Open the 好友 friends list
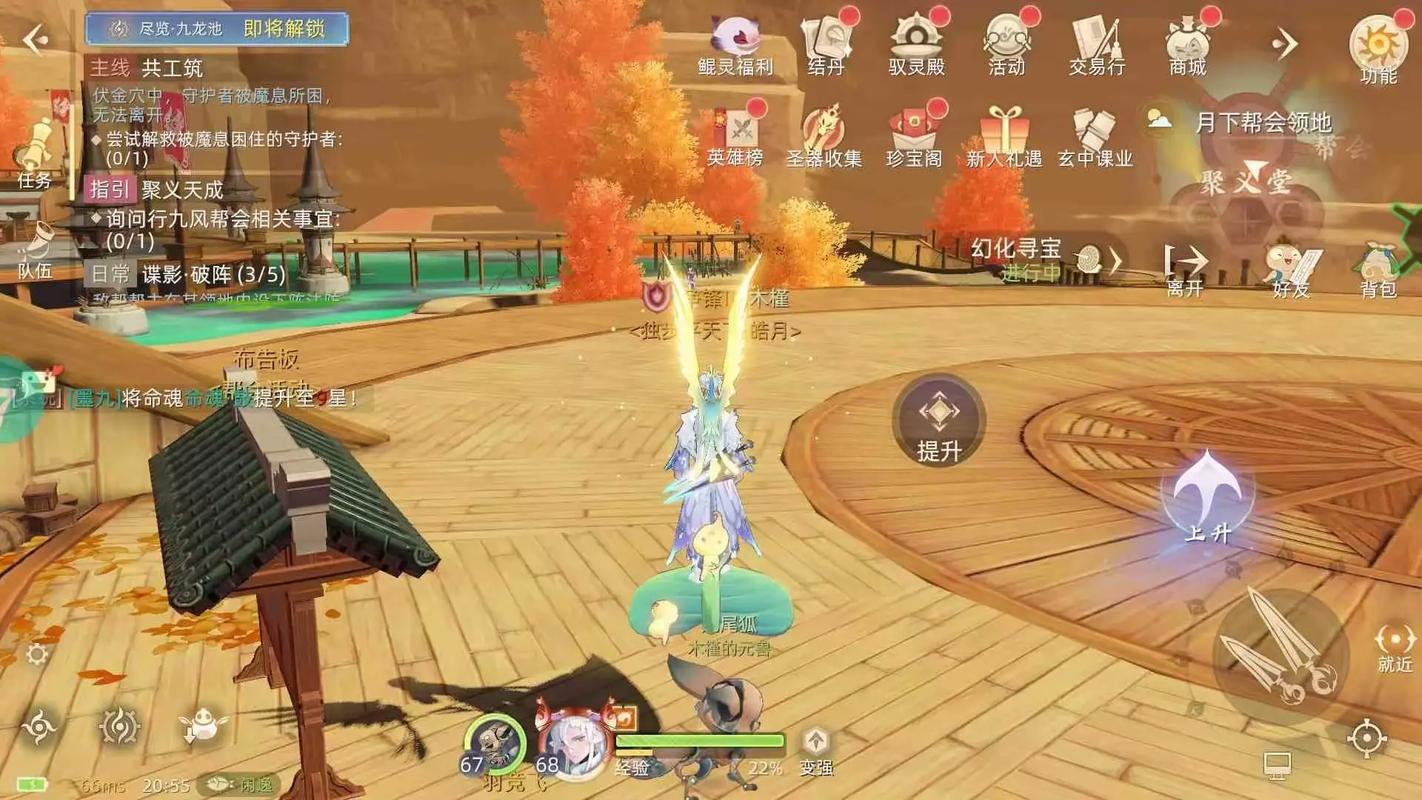The image size is (1422, 800). 1291,270
